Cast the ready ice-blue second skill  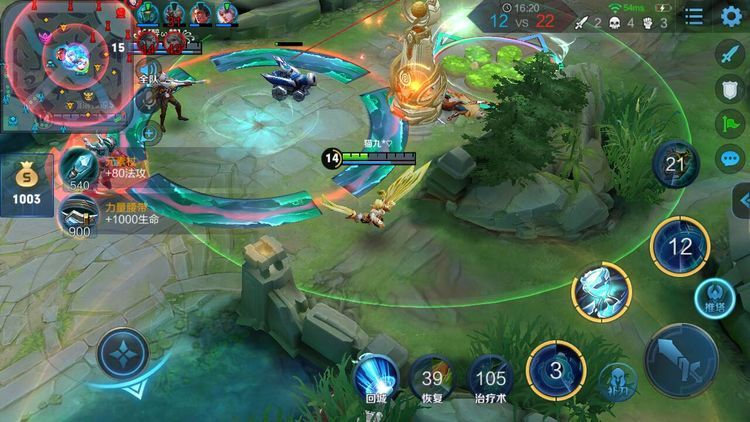(x=601, y=291)
